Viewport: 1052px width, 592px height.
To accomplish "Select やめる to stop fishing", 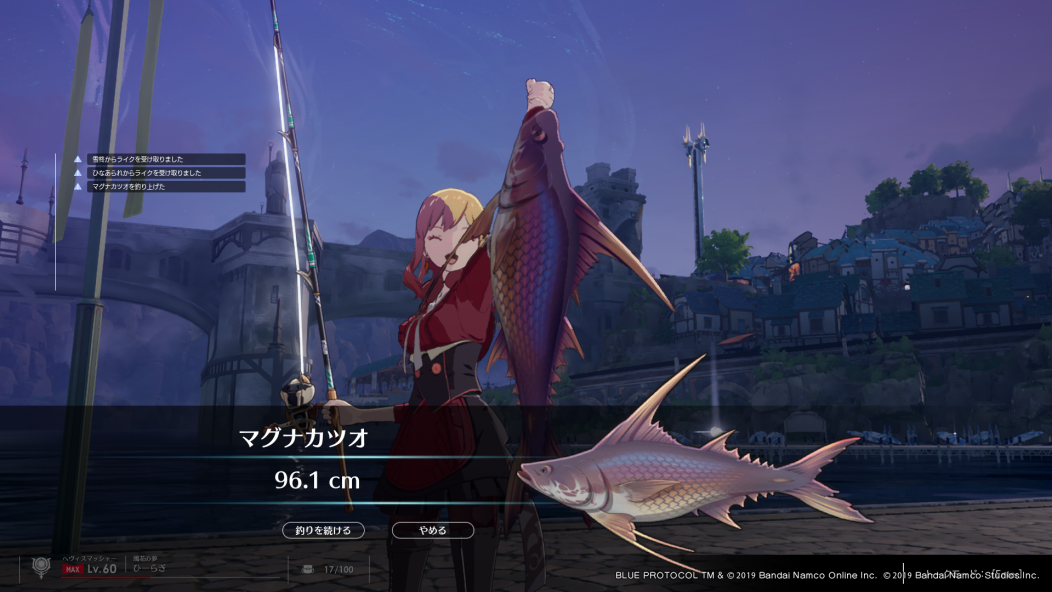I will point(432,530).
